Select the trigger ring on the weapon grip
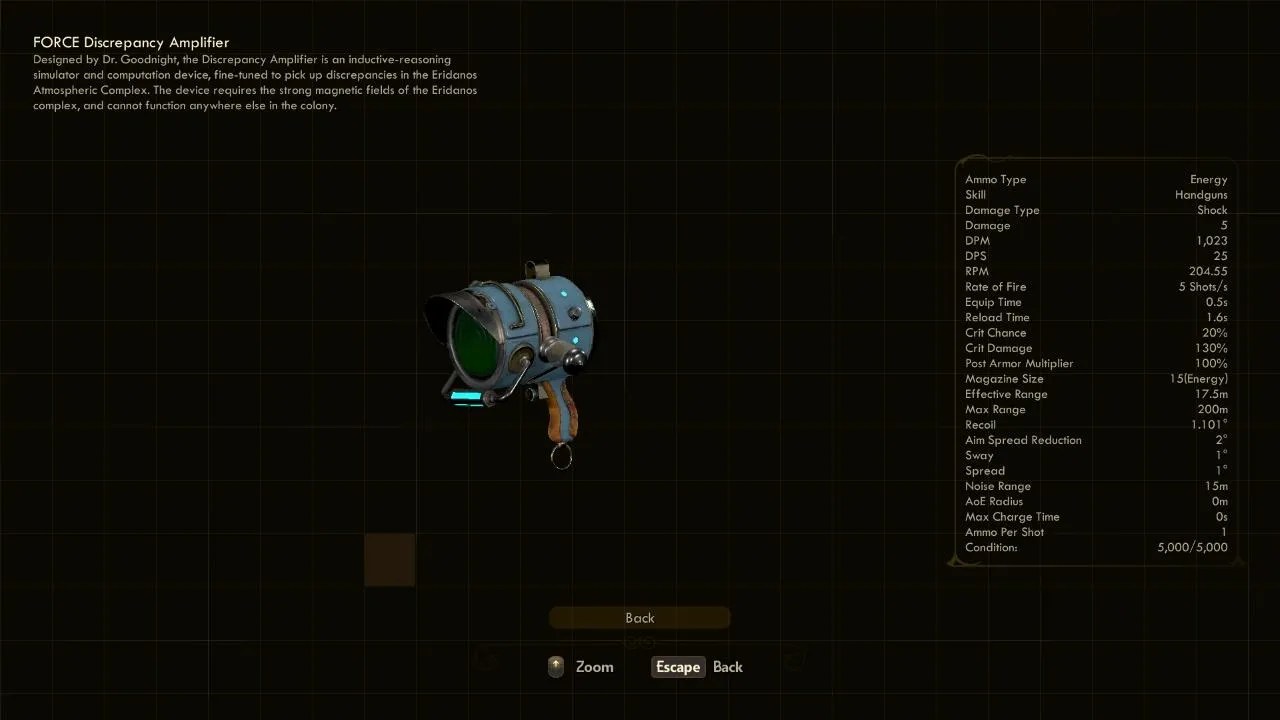Image resolution: width=1280 pixels, height=720 pixels. [560, 458]
